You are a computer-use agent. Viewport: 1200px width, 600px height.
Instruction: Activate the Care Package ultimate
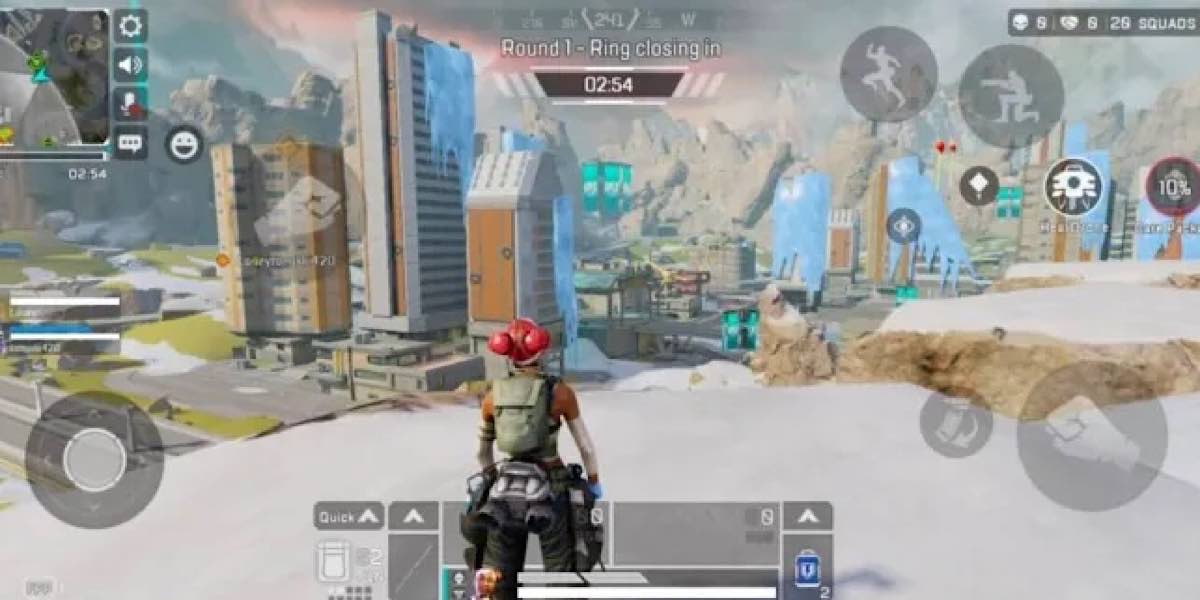coord(1174,187)
